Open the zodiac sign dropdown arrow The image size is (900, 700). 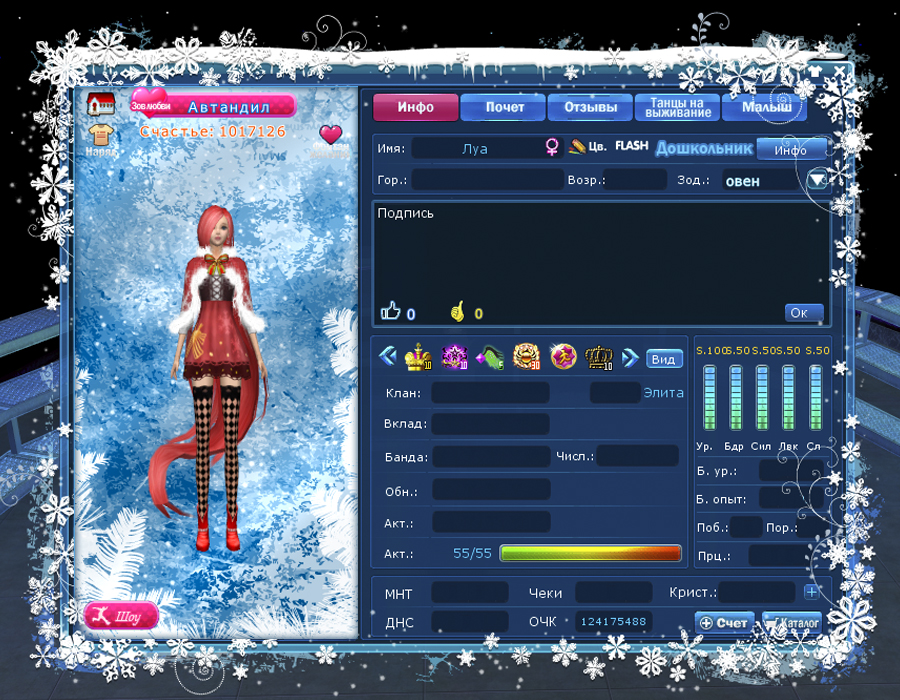tap(818, 180)
